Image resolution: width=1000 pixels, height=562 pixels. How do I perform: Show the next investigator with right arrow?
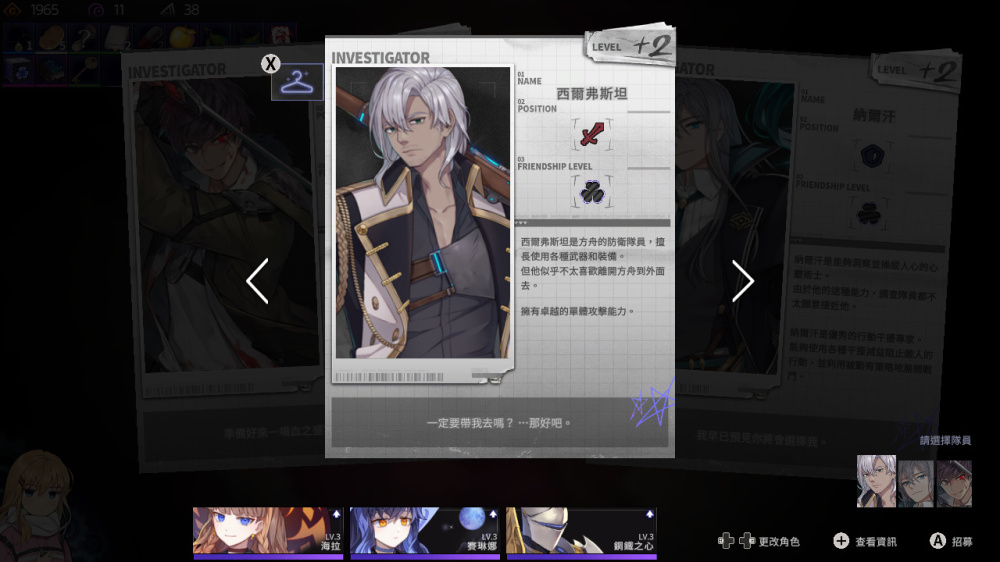pos(742,281)
